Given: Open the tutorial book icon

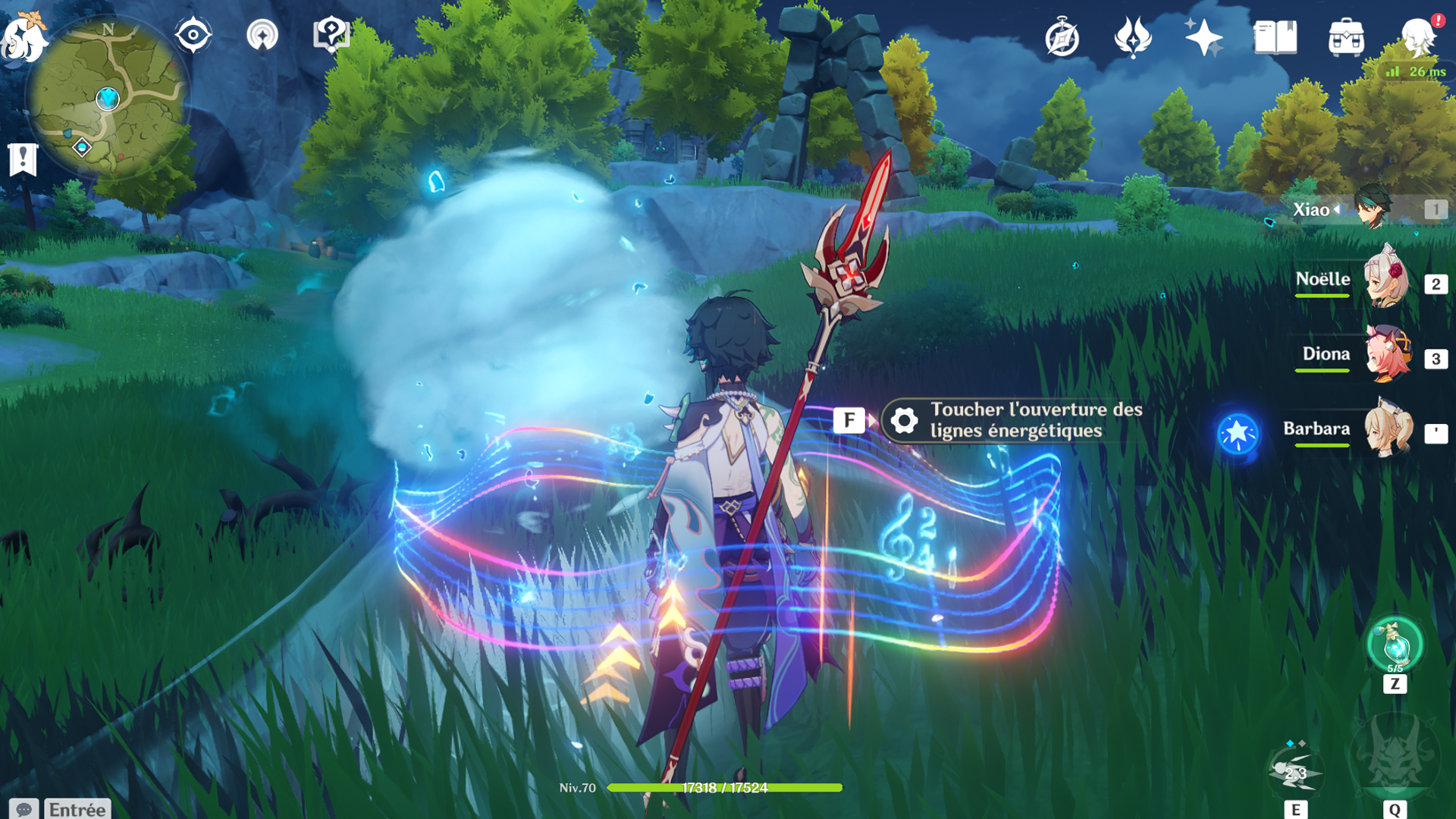Looking at the screenshot, I should pyautogui.click(x=1276, y=38).
